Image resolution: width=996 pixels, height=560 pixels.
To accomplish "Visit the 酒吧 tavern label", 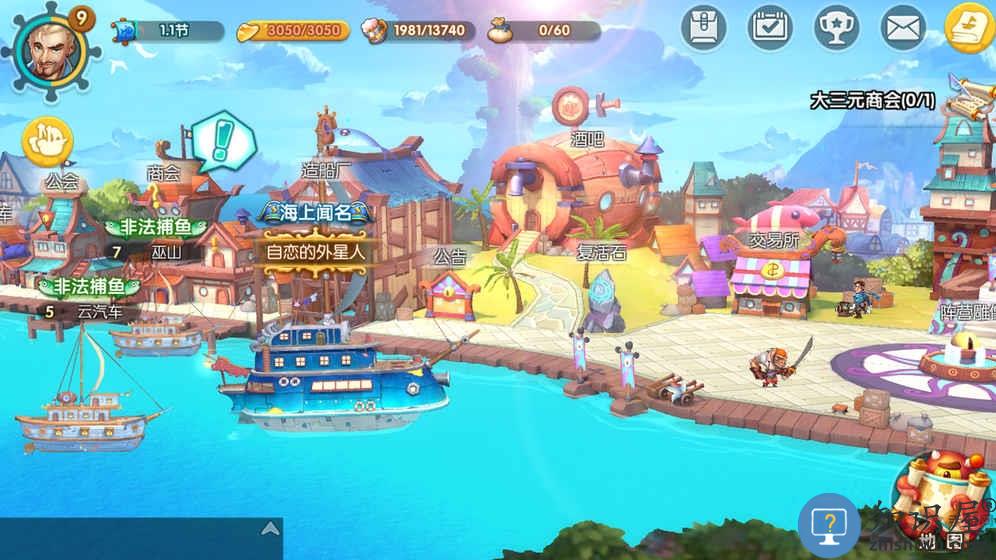I will pos(578,140).
